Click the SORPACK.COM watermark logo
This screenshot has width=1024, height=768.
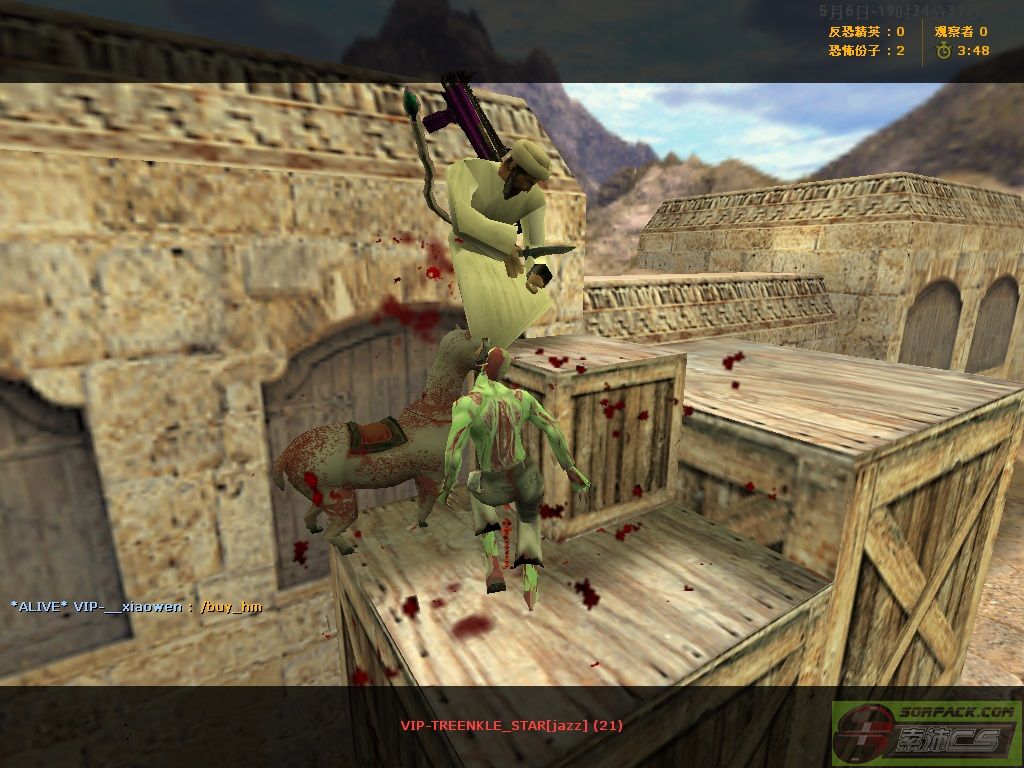926,732
